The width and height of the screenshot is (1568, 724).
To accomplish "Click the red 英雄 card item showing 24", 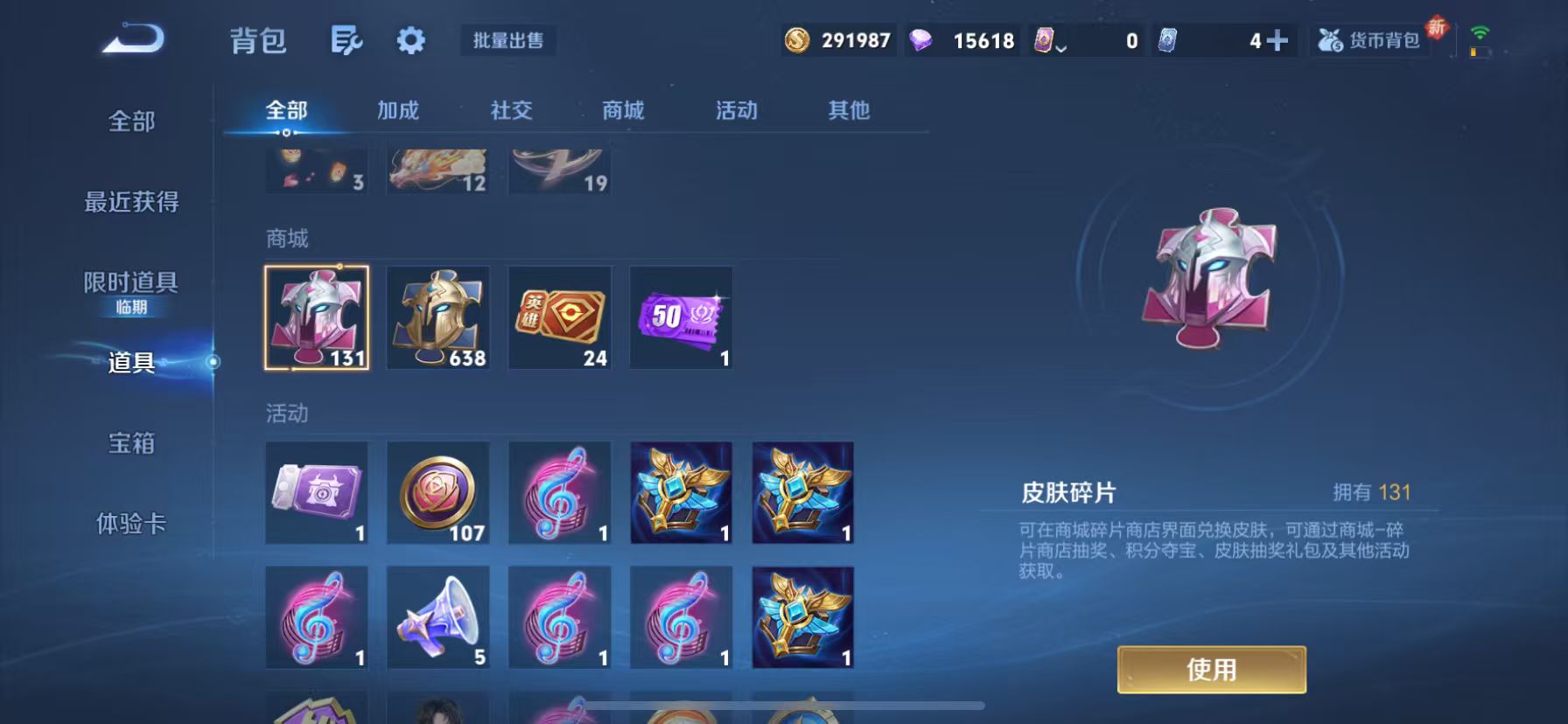I will pos(559,317).
